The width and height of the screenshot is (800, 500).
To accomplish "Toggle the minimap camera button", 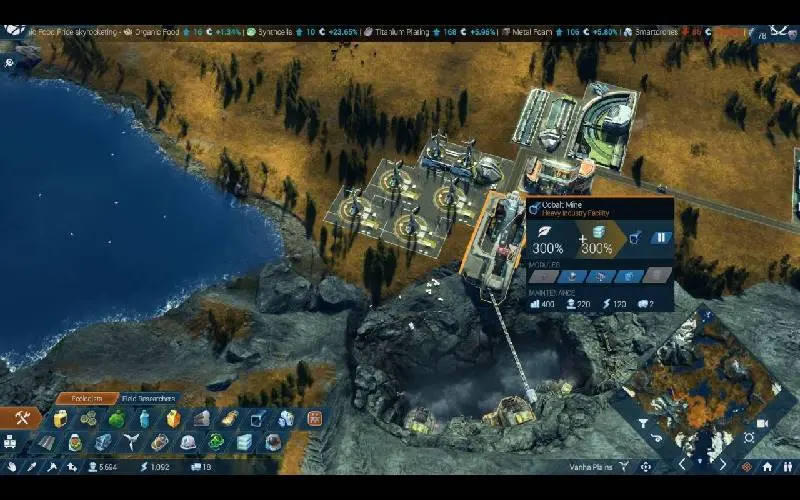I will 763,423.
